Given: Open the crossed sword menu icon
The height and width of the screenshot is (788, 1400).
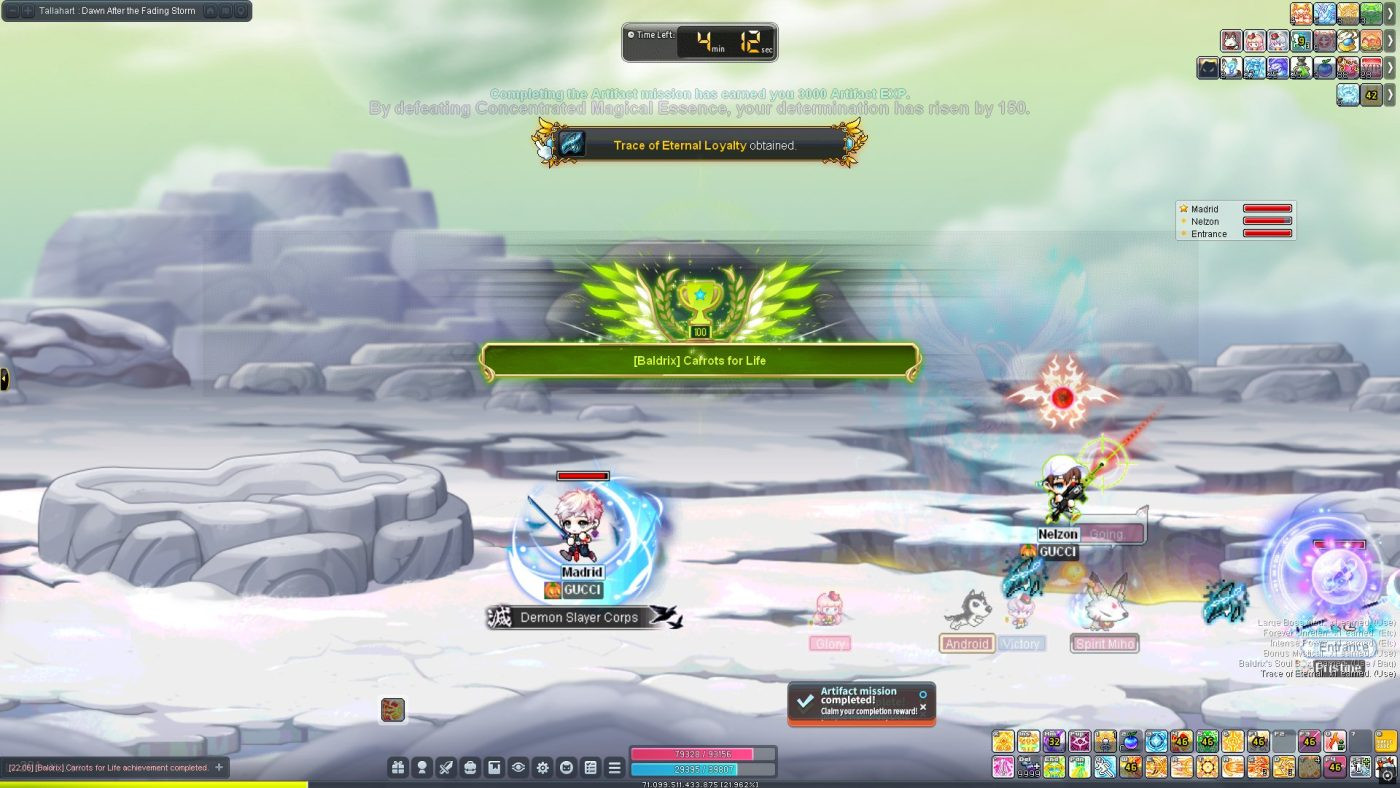Looking at the screenshot, I should pos(446,767).
